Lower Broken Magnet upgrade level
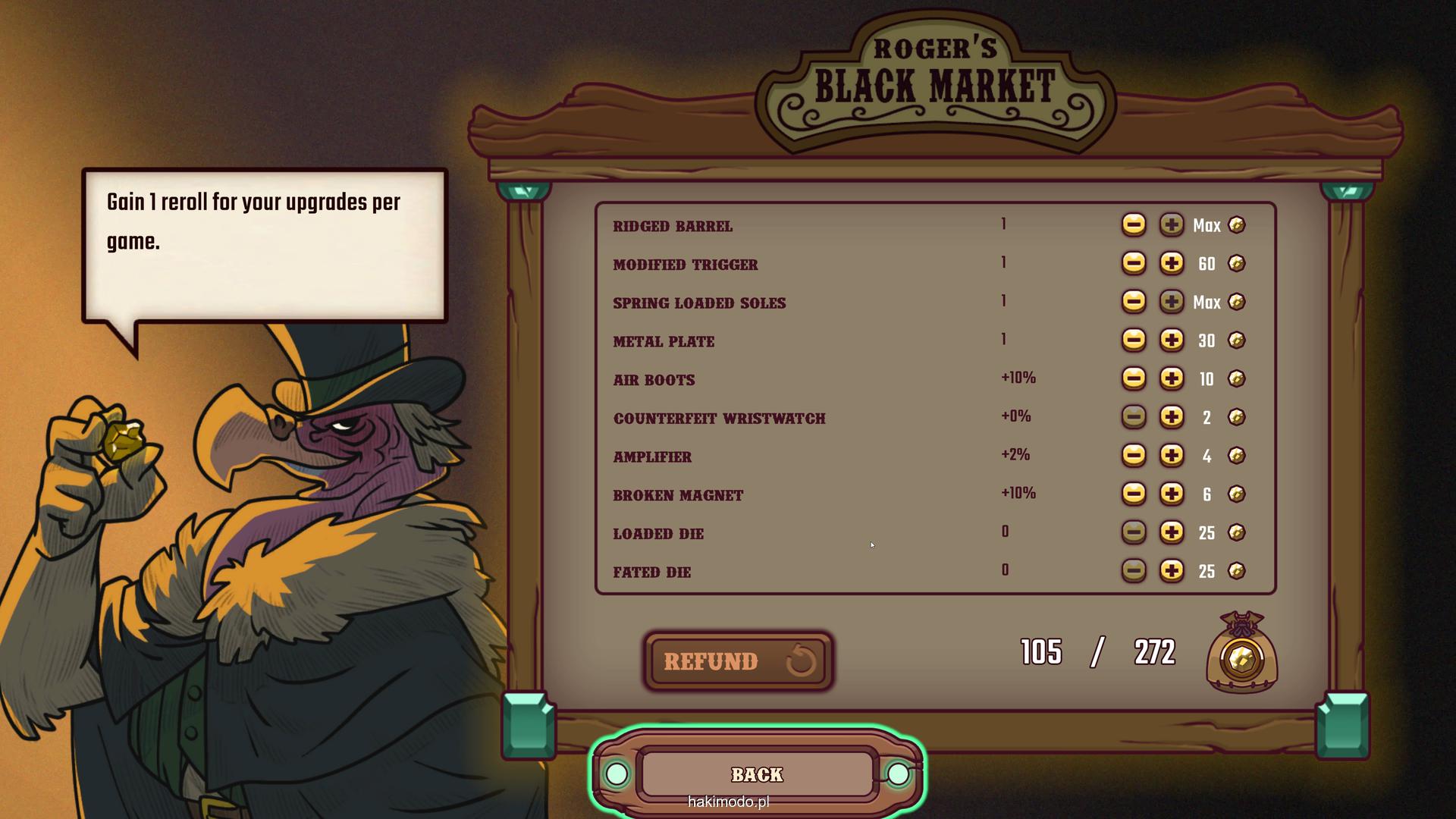 (x=1134, y=494)
